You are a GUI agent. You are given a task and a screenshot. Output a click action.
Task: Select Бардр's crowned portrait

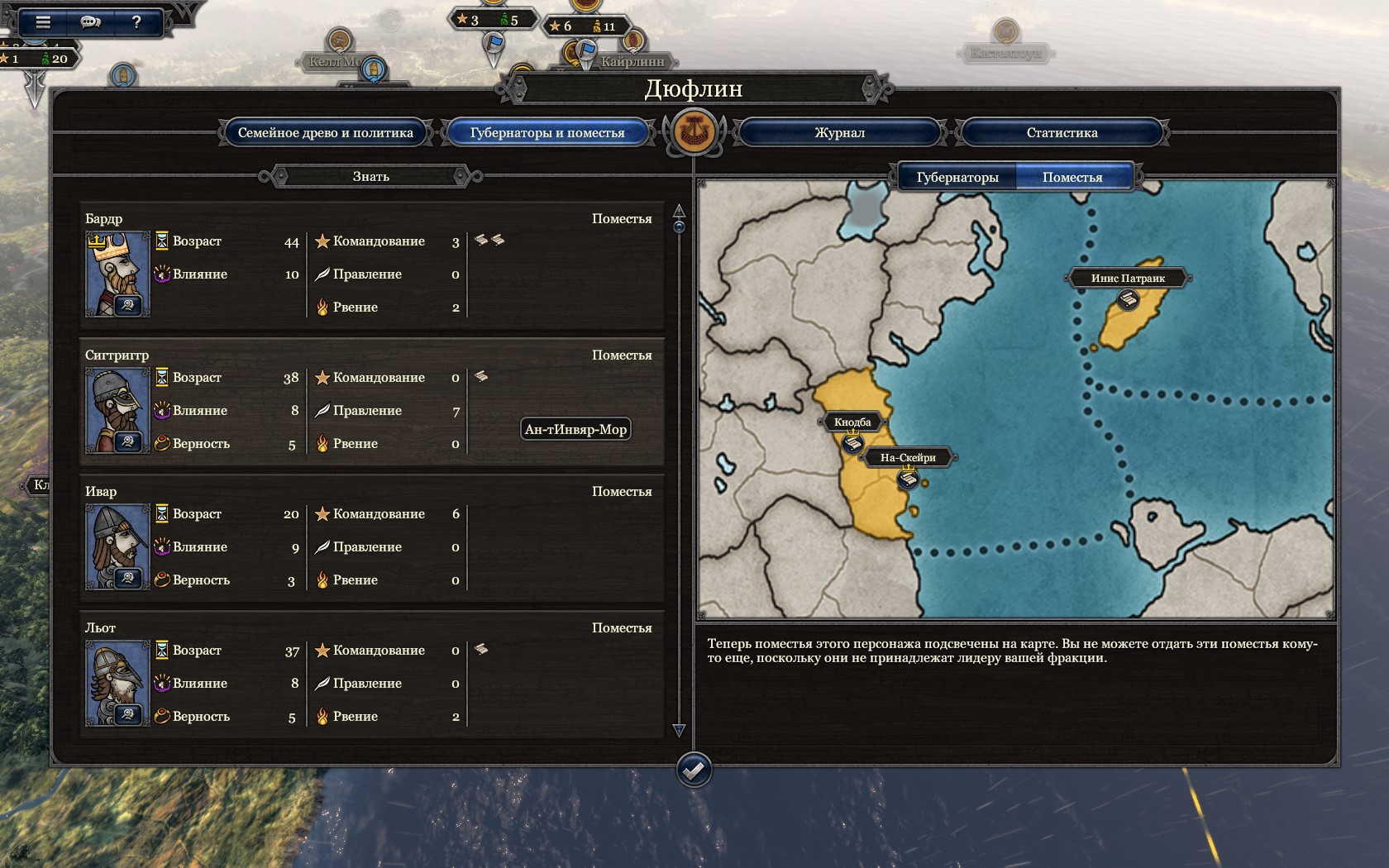click(x=117, y=274)
